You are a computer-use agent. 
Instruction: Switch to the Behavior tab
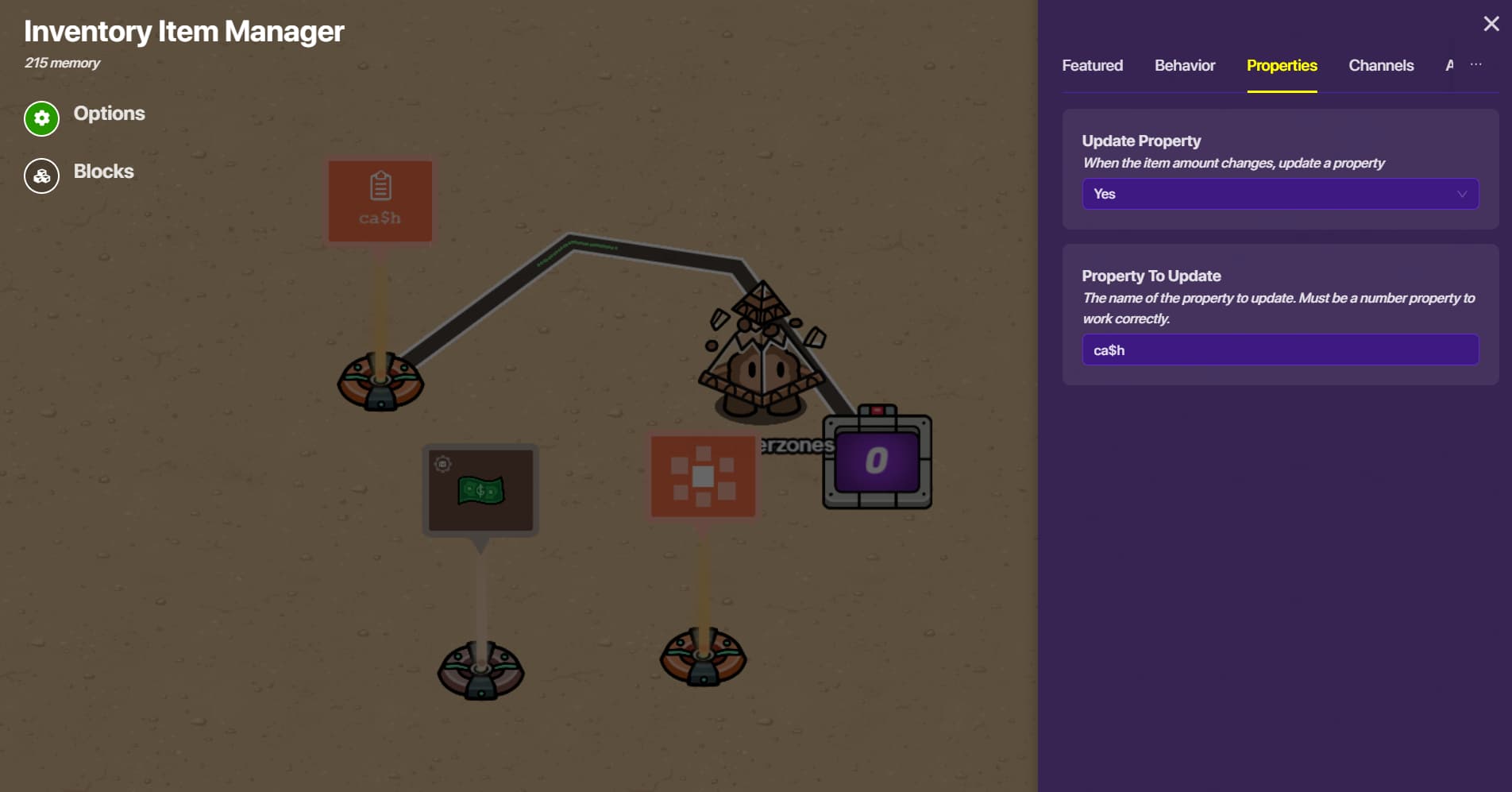(x=1184, y=66)
